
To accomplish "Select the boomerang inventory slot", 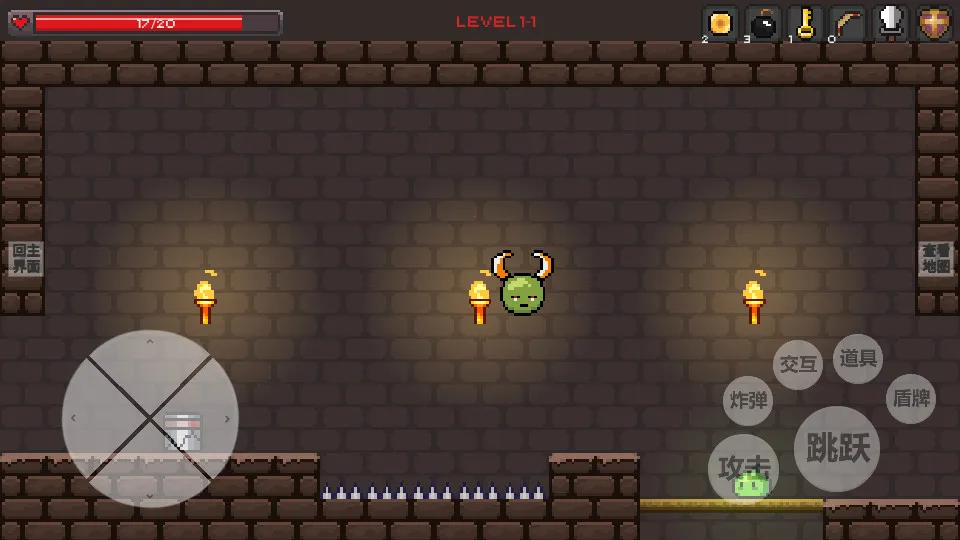I will [848, 23].
